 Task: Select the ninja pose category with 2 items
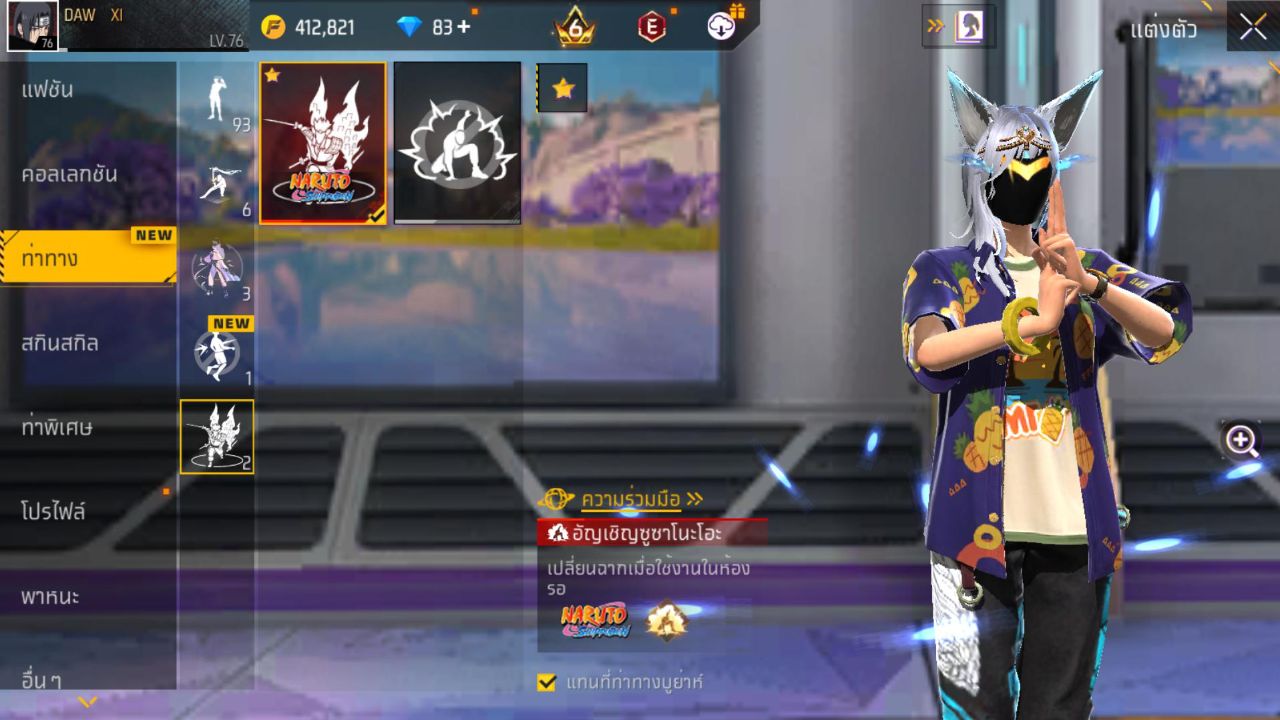click(218, 436)
